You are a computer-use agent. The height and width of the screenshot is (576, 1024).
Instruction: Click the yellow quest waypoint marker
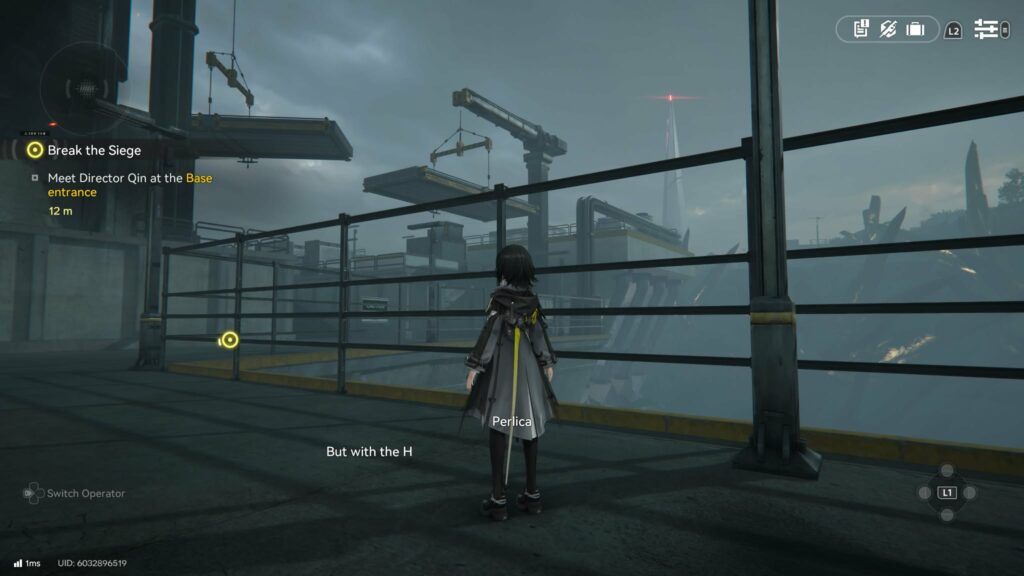coord(230,340)
